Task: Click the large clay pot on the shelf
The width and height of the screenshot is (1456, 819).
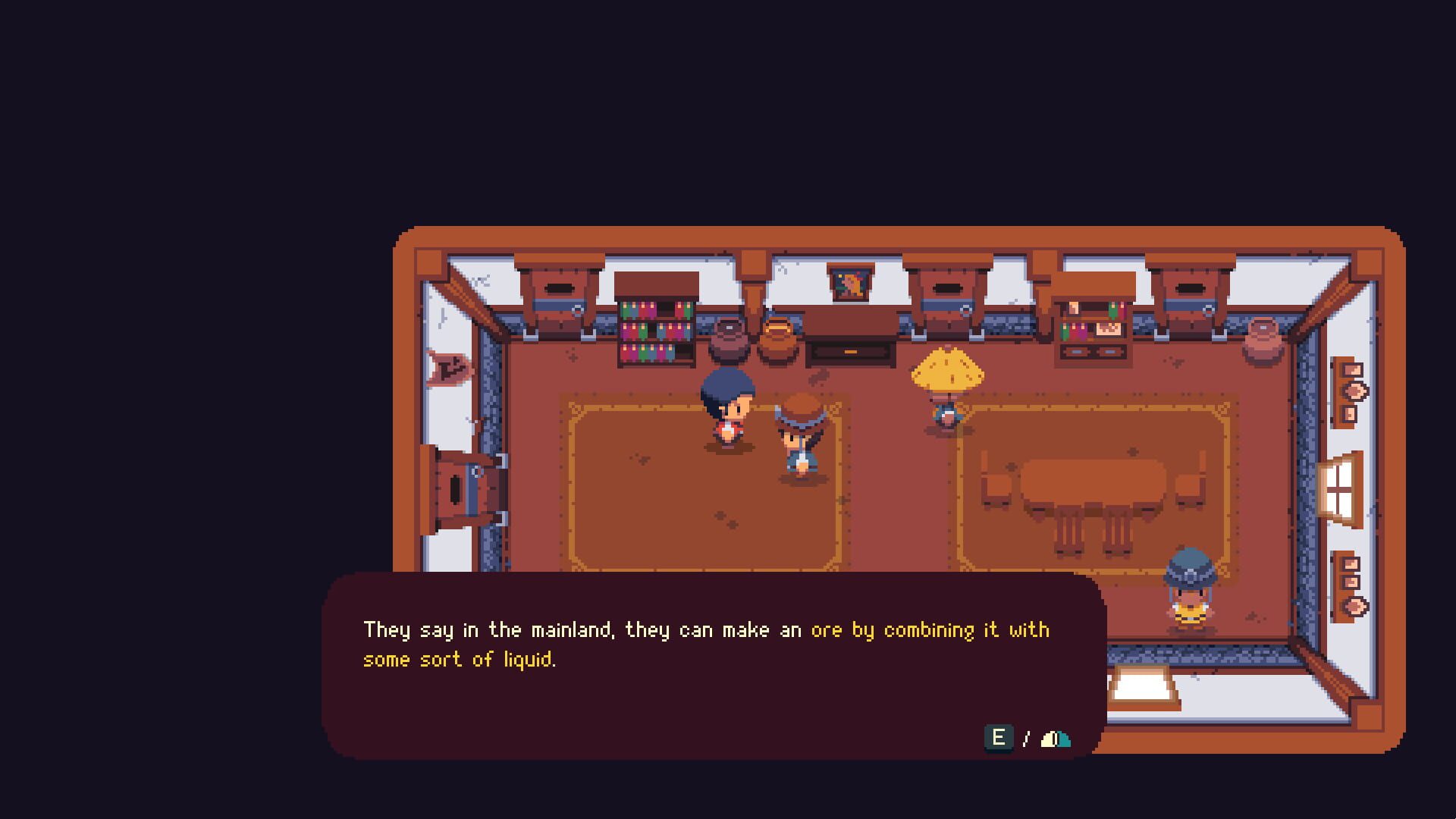Action: point(728,340)
